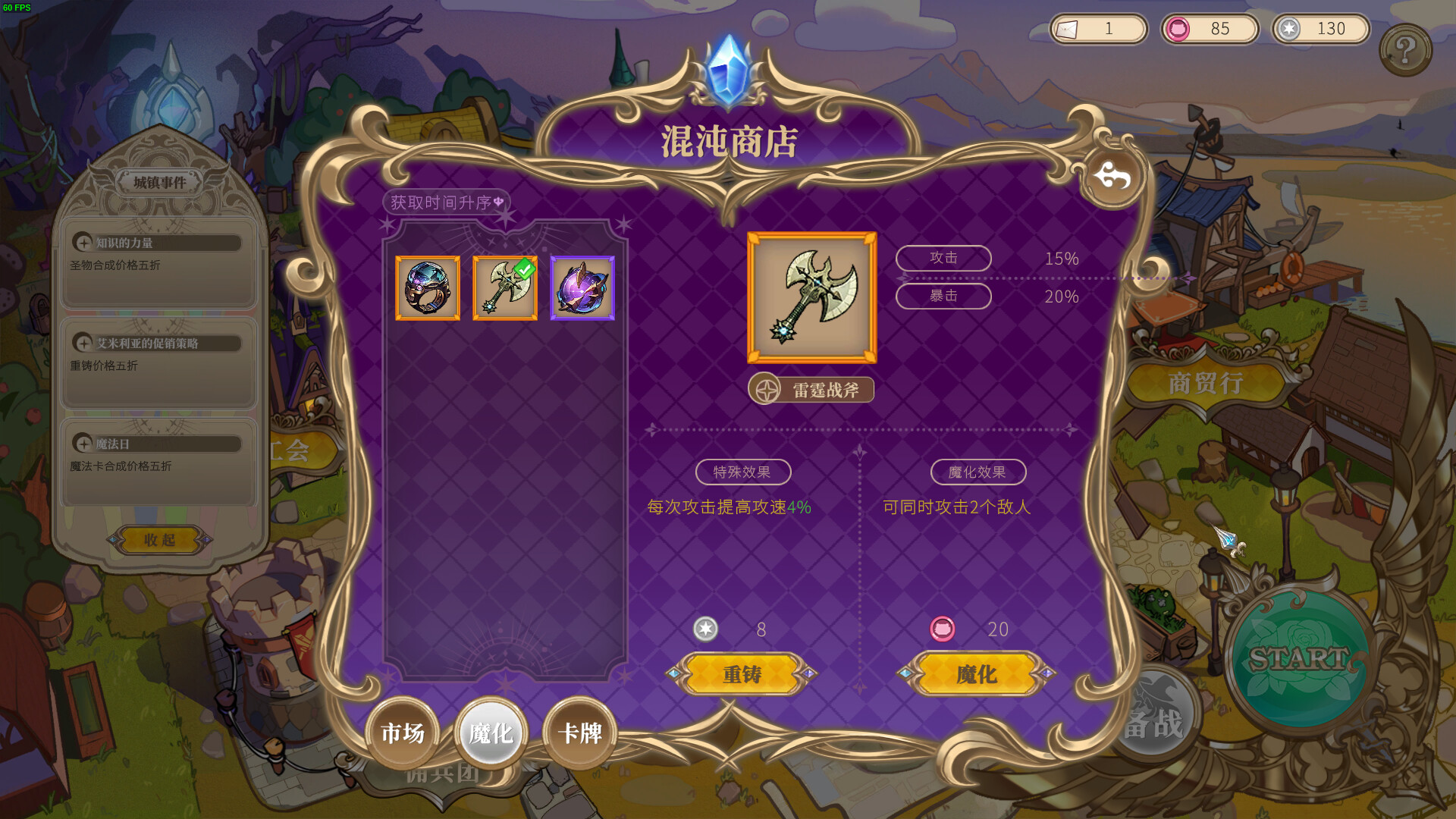The height and width of the screenshot is (819, 1456).
Task: Select the purple orb item icon
Action: (583, 287)
